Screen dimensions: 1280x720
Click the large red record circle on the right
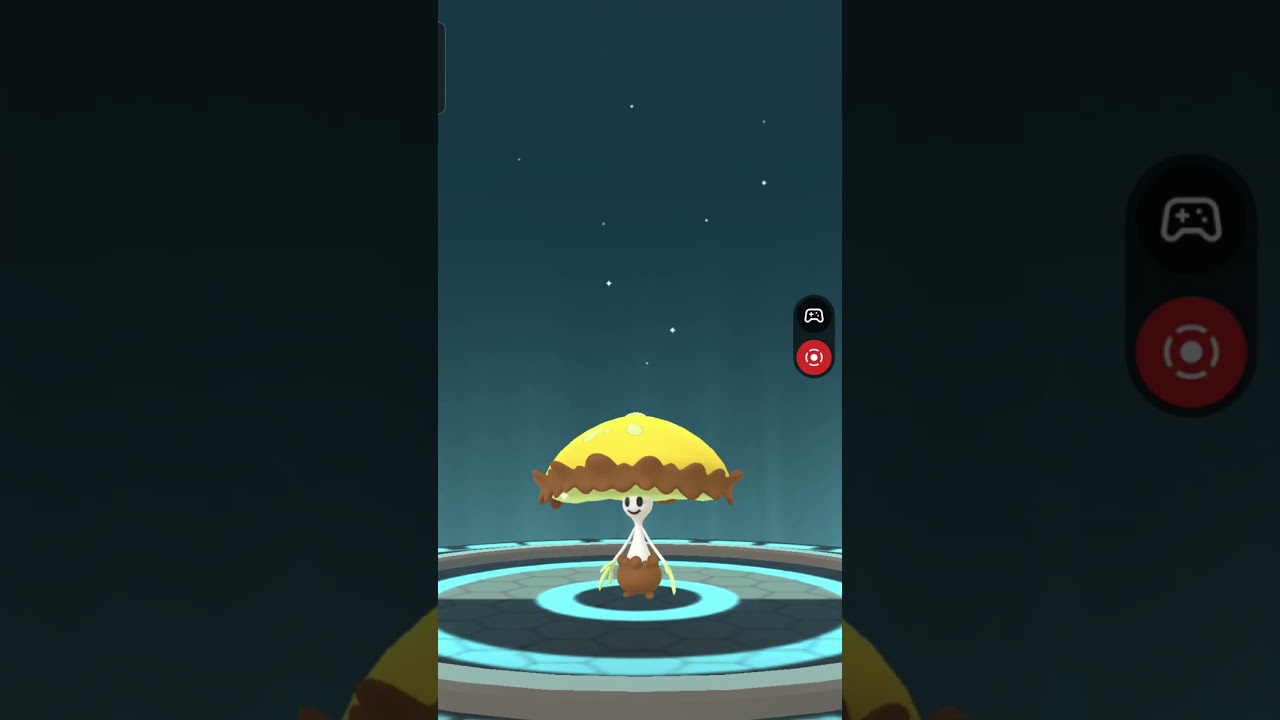1190,352
